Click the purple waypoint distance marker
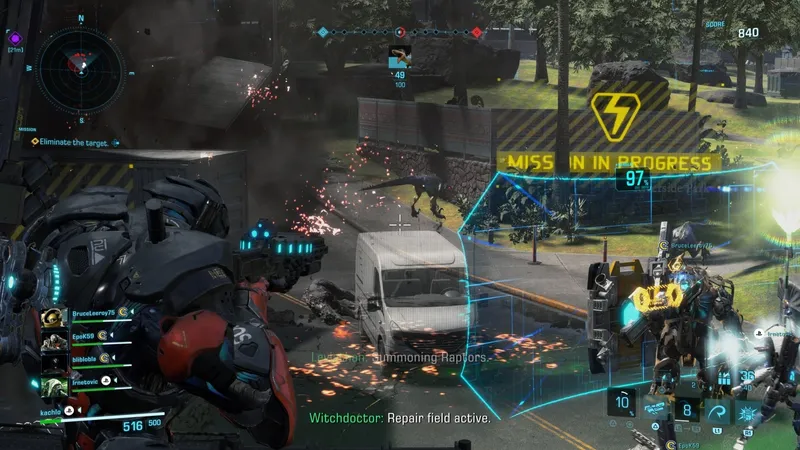The width and height of the screenshot is (800, 450). click(15, 37)
